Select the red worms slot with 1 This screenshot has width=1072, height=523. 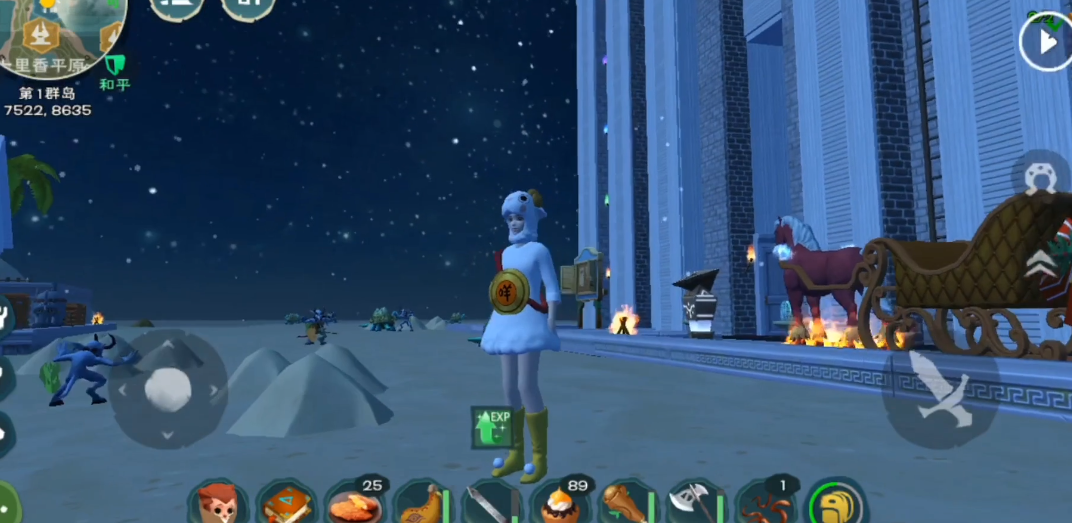[x=764, y=503]
